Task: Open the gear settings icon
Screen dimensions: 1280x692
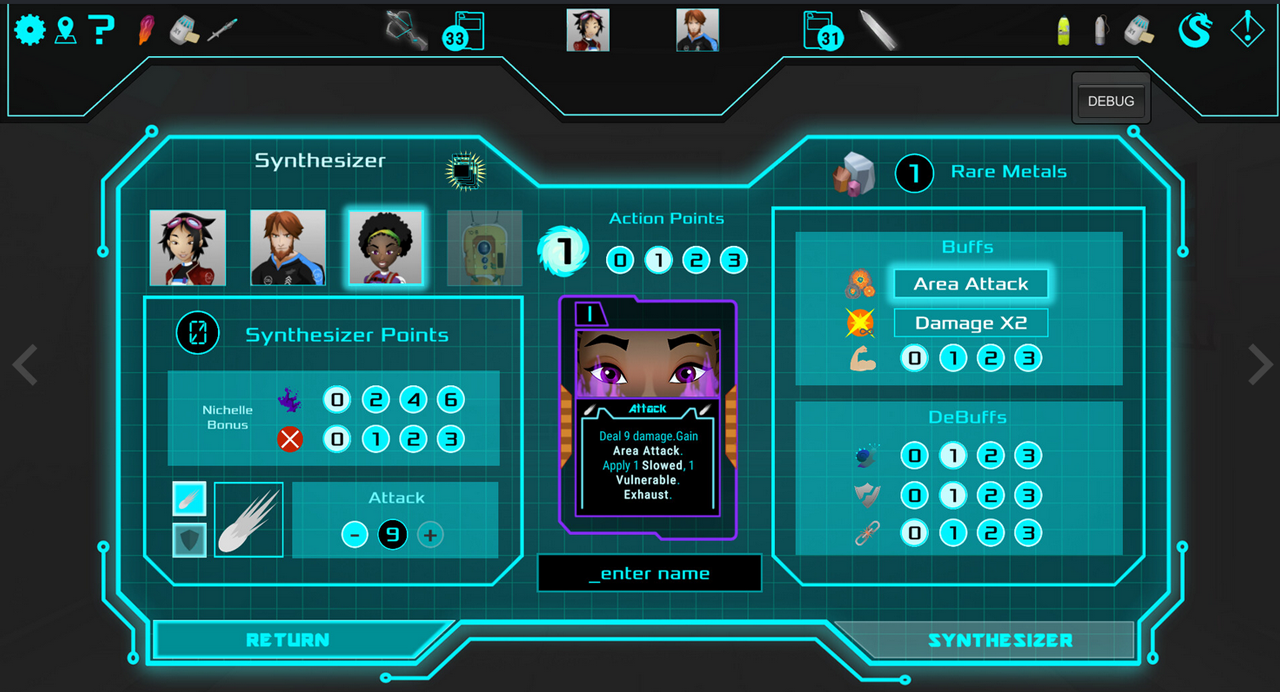Action: coord(29,30)
